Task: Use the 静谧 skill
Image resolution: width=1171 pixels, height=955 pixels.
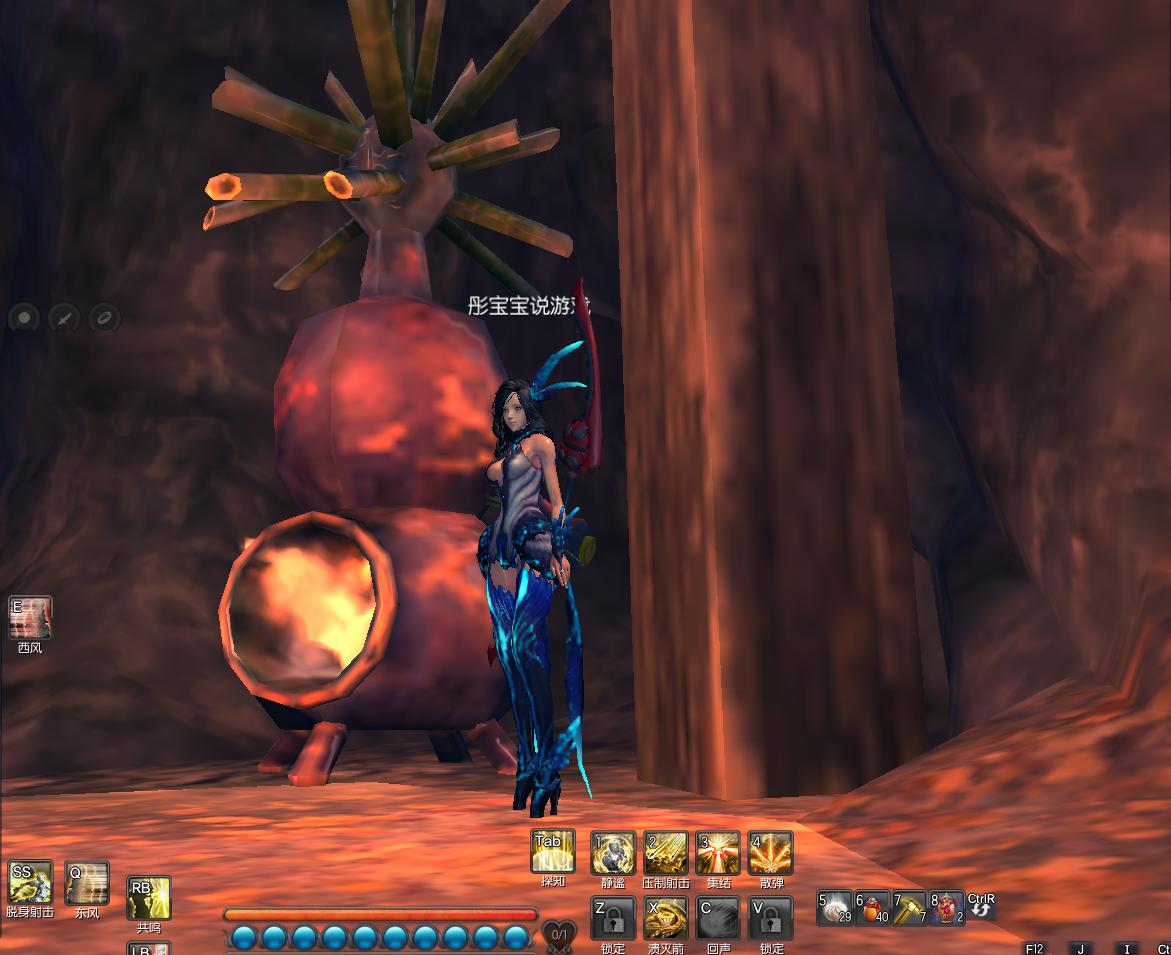Action: [613, 854]
